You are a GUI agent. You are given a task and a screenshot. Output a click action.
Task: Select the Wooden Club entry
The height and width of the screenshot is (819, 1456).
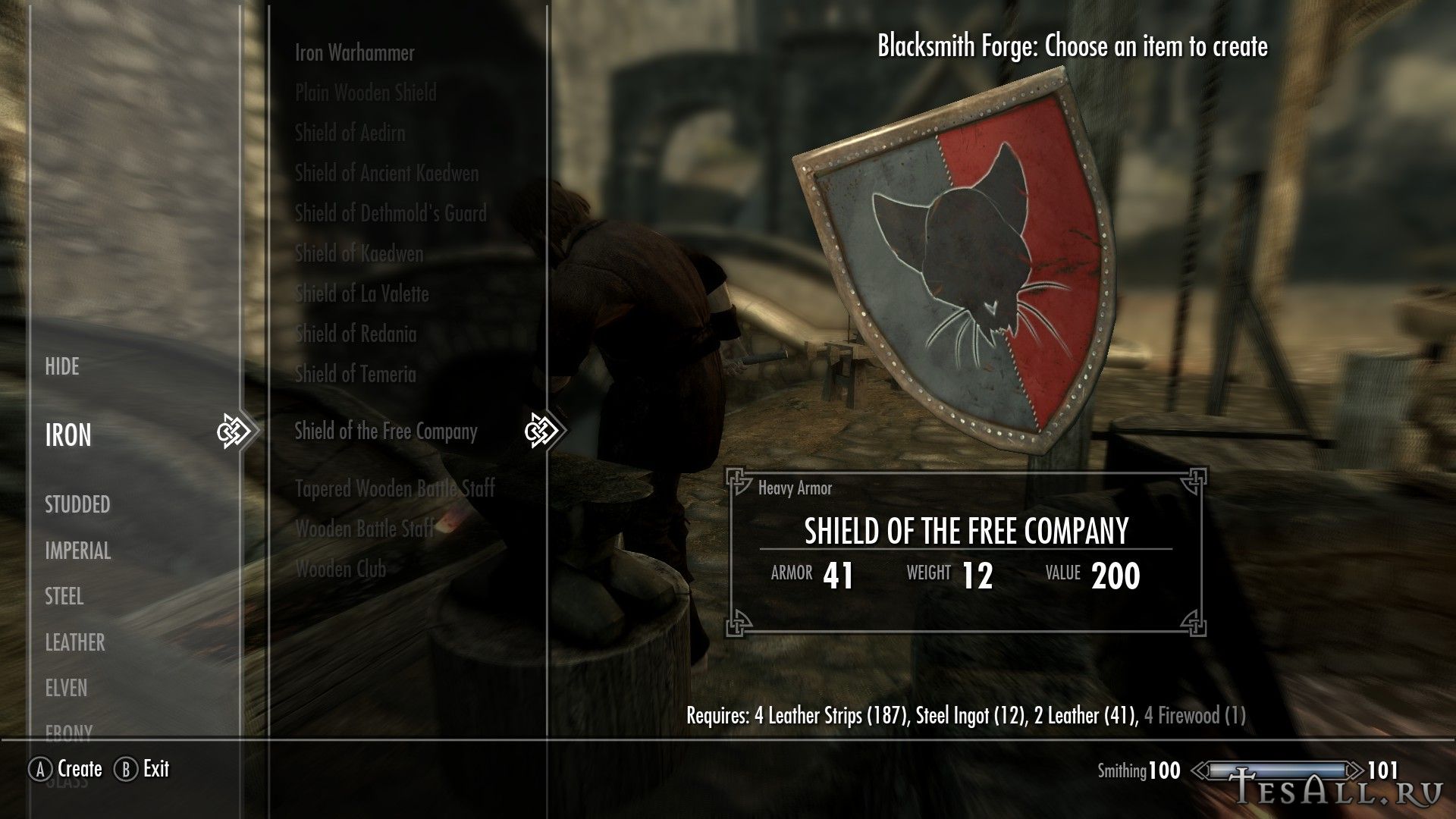tap(340, 570)
